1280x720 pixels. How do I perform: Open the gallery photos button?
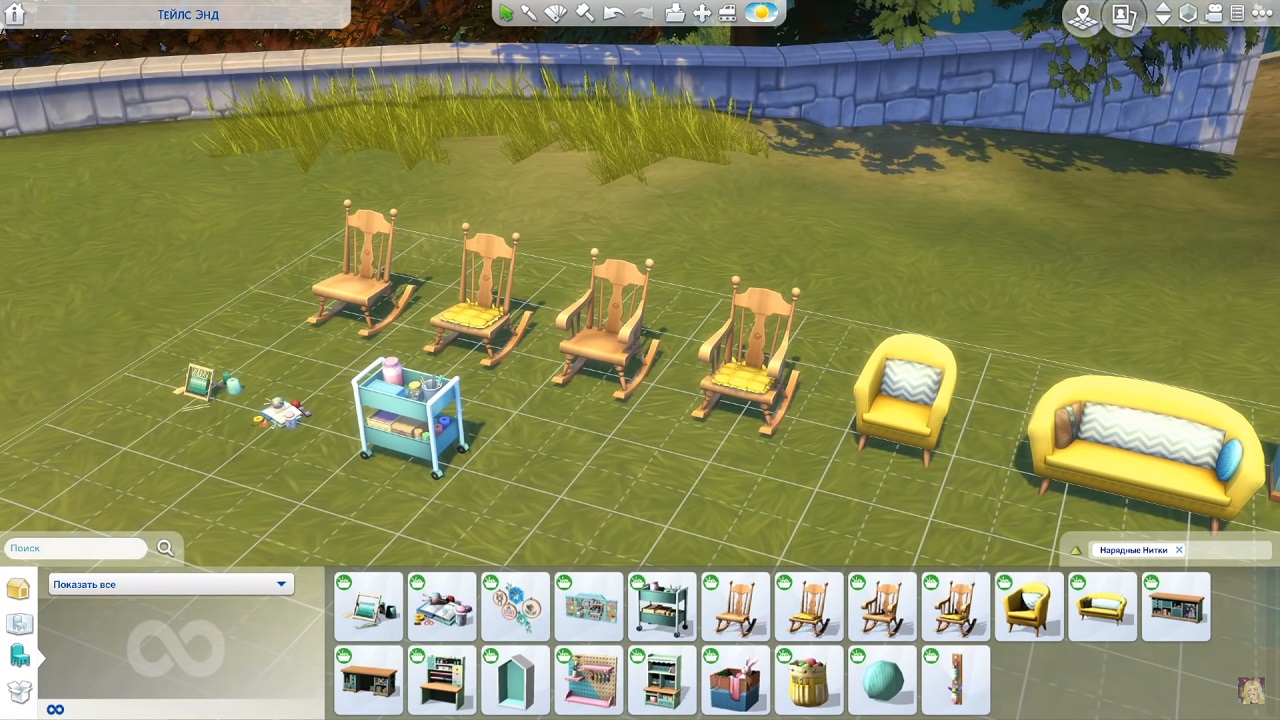pos(1124,16)
